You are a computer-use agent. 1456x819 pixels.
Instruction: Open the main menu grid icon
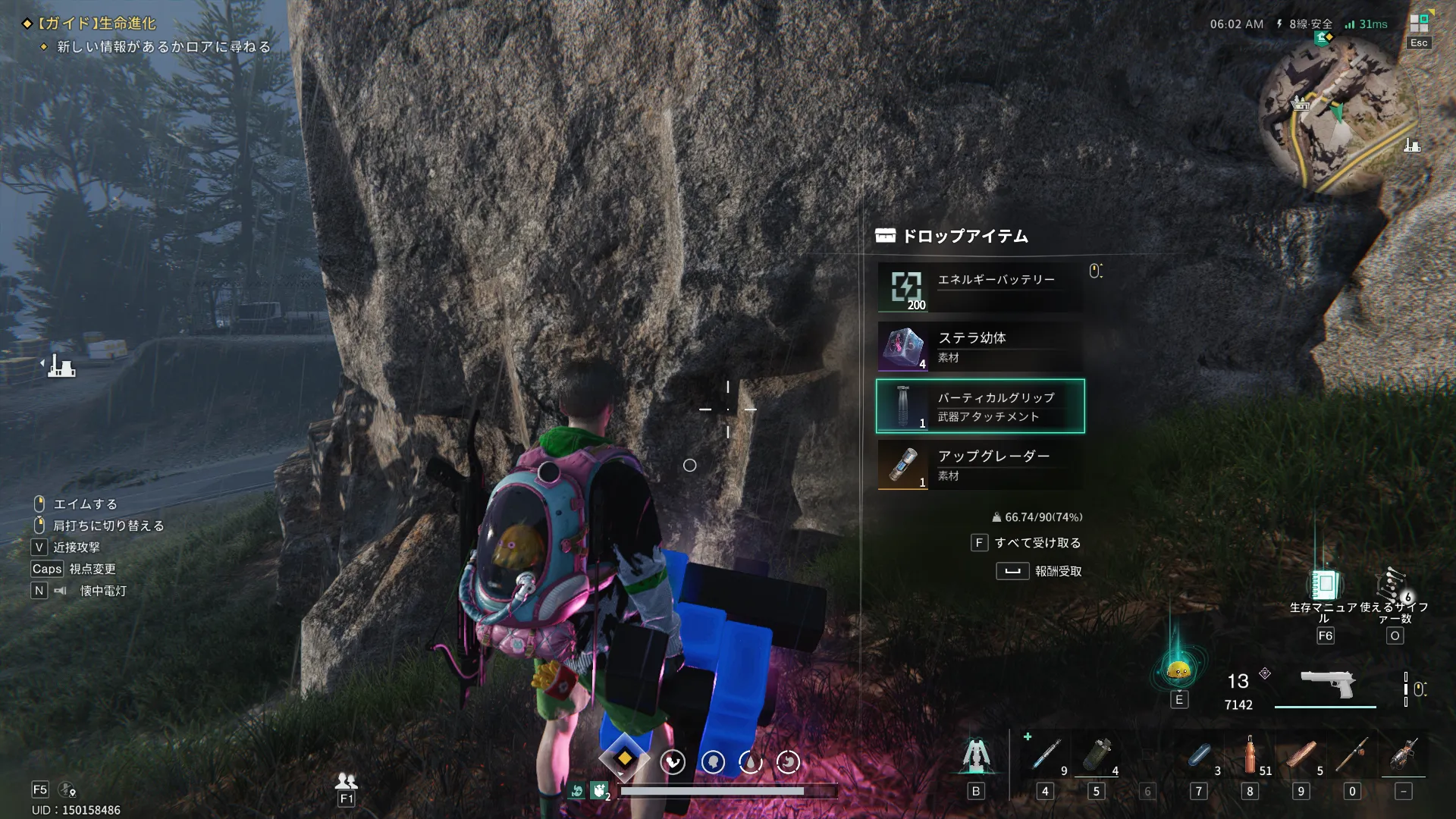tap(1419, 24)
